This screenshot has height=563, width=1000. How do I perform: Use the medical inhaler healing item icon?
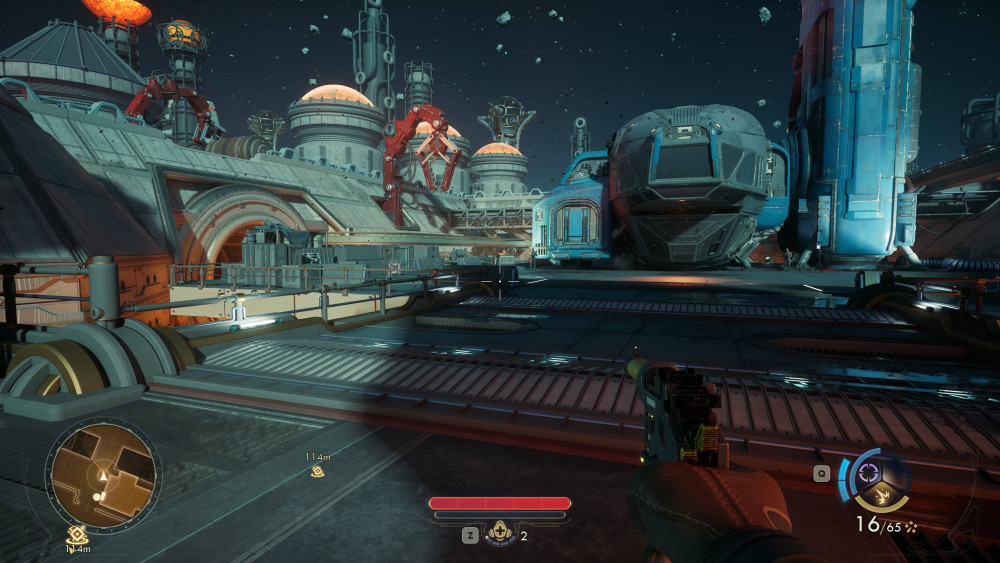pos(499,534)
